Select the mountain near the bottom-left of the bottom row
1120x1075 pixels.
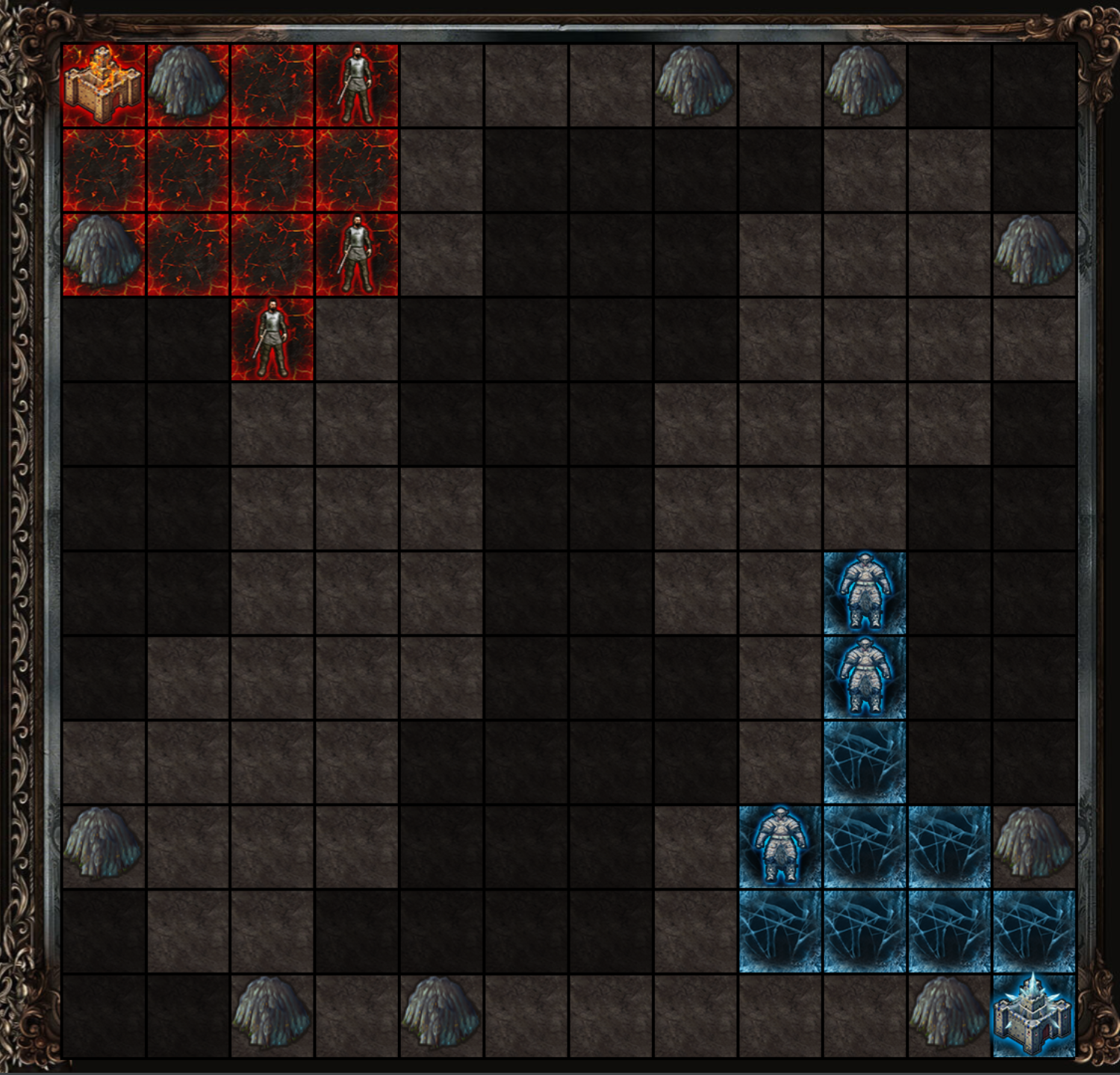click(273, 1015)
